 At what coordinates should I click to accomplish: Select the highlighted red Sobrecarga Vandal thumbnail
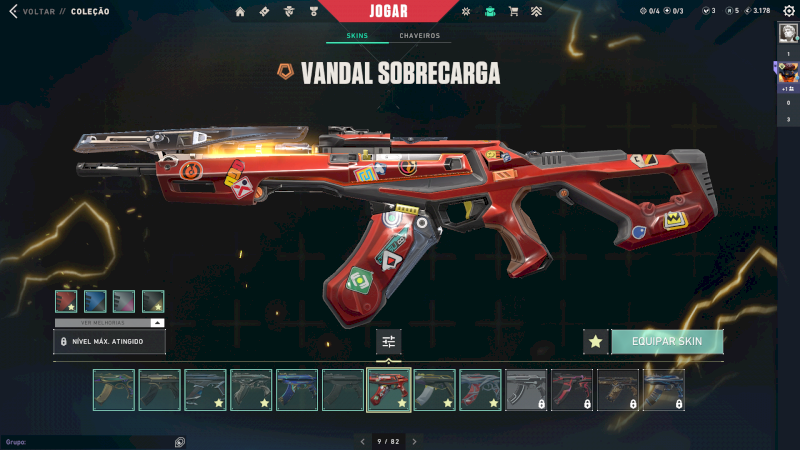(x=388, y=390)
